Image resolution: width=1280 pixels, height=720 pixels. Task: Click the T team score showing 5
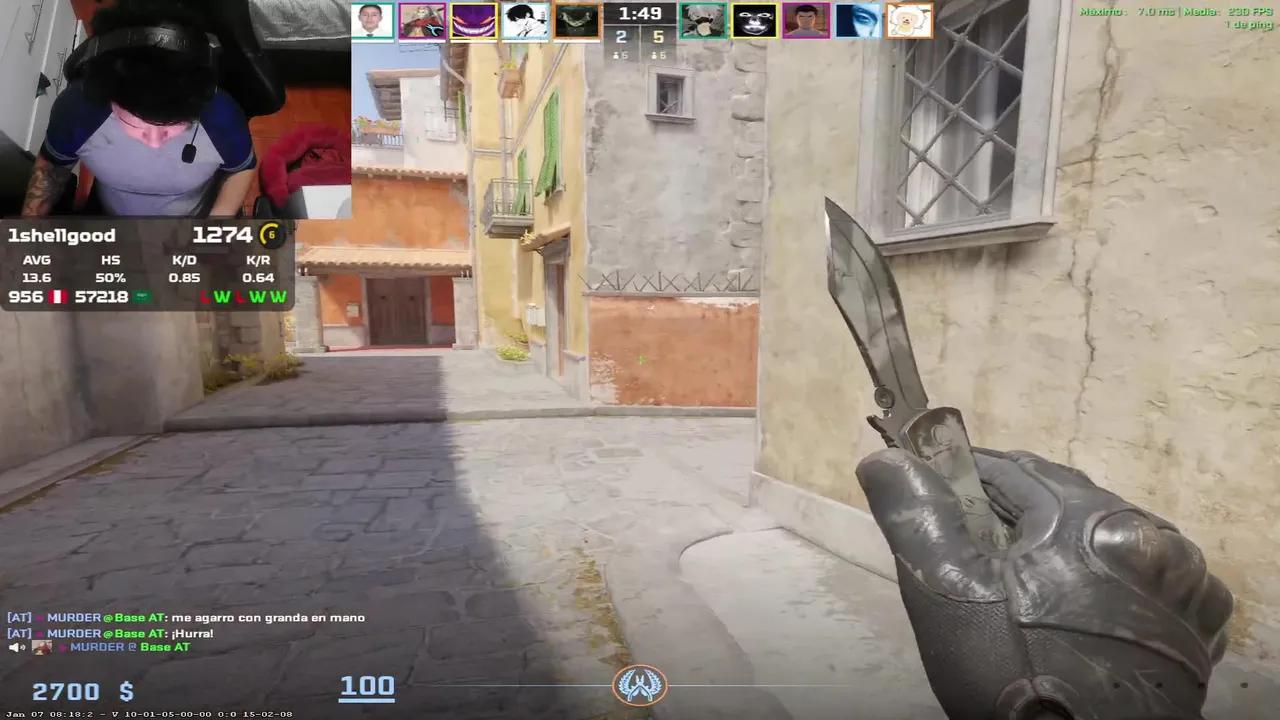coord(657,36)
